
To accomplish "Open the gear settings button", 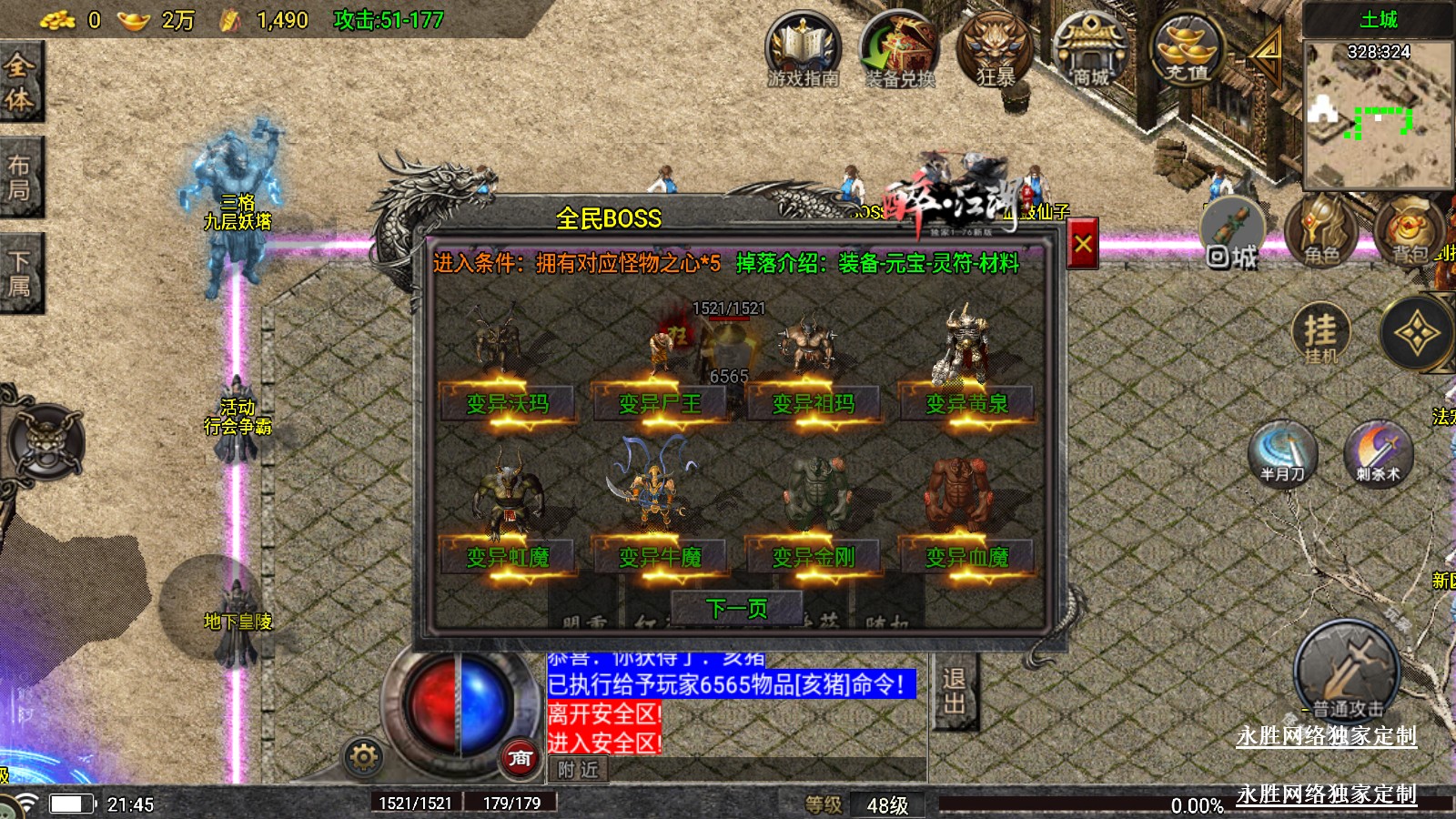I will [363, 757].
